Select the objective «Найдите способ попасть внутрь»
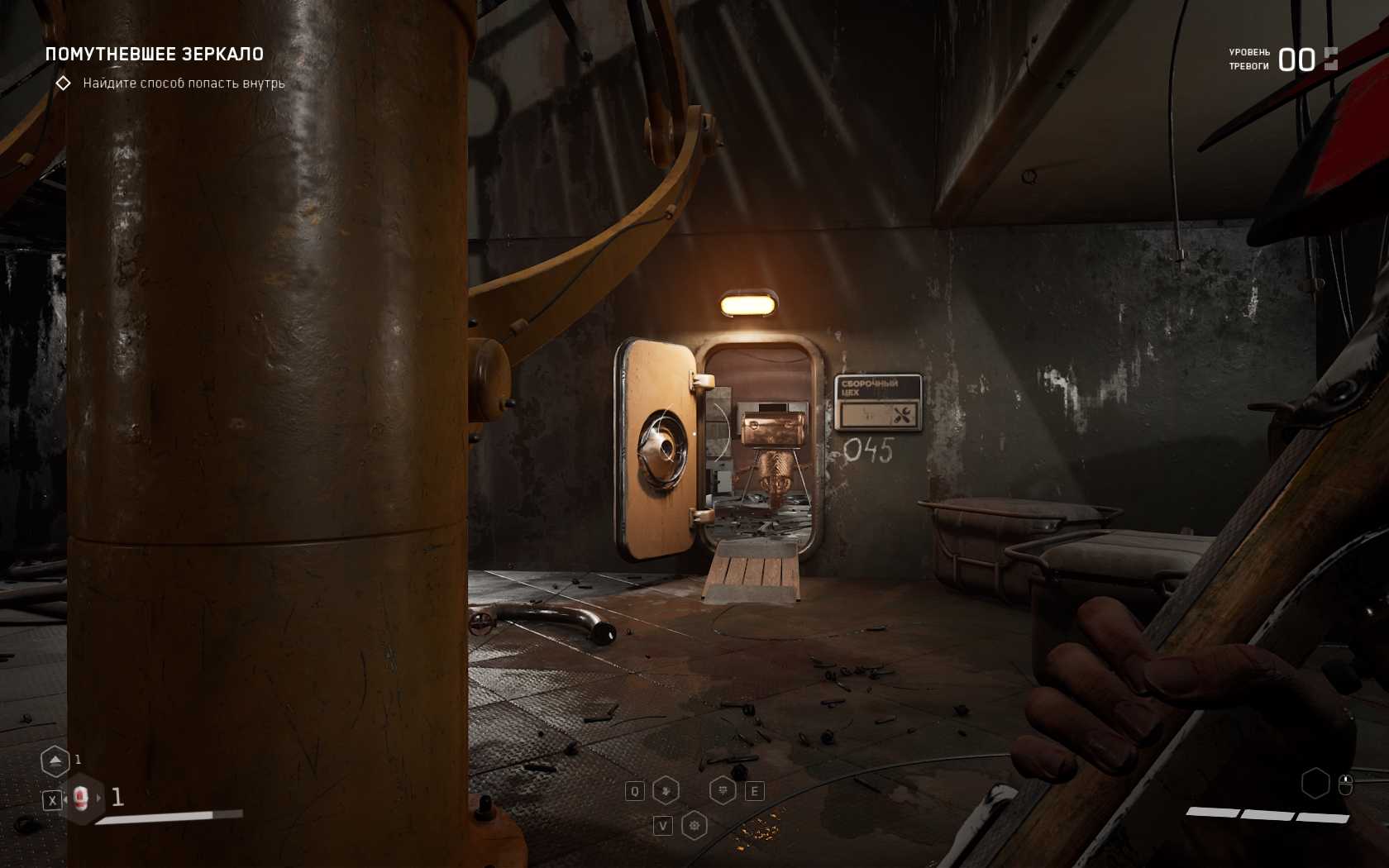Screen dimensions: 1389x868 coord(184,83)
